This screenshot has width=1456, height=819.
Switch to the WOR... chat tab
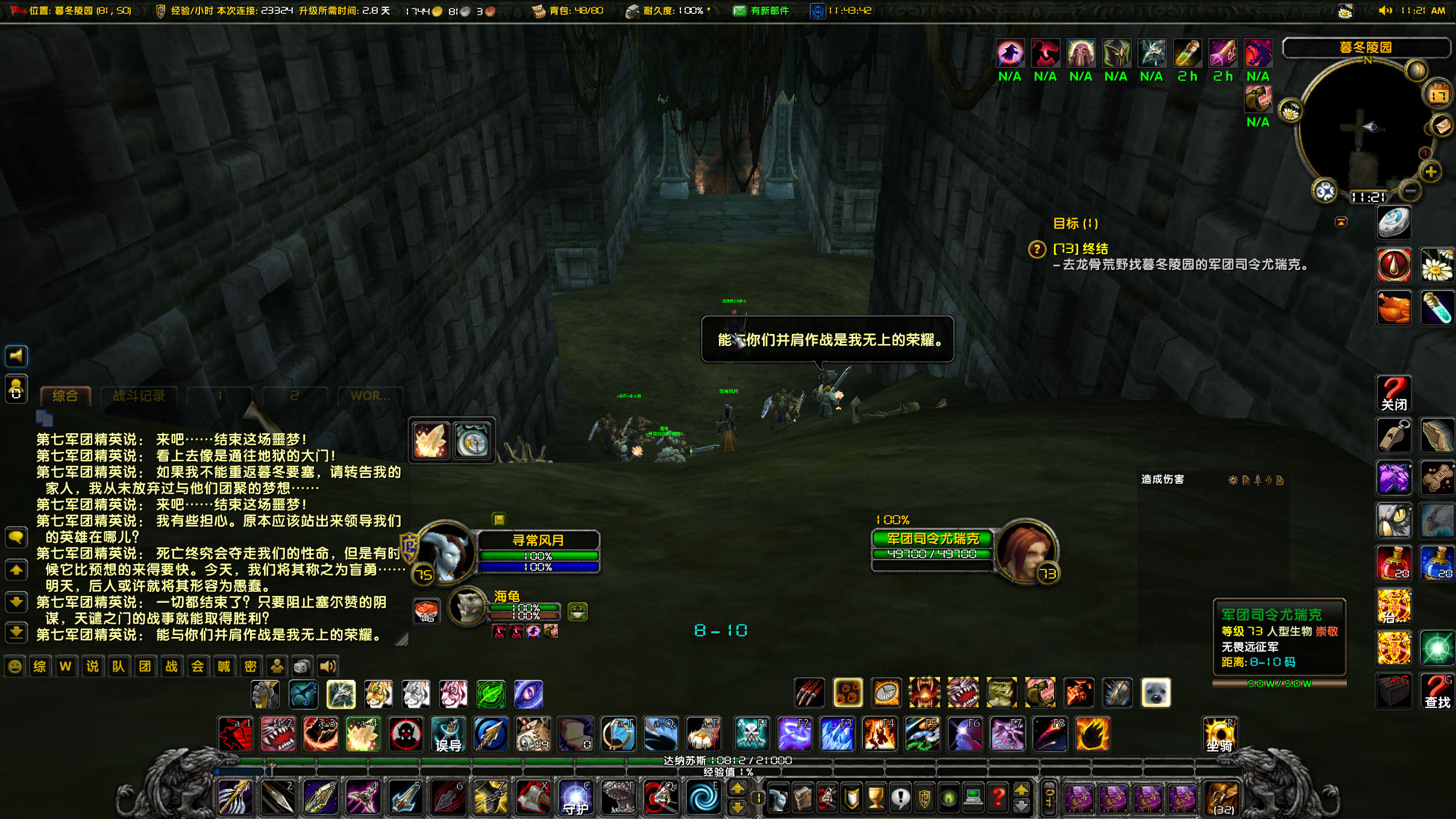[x=371, y=396]
